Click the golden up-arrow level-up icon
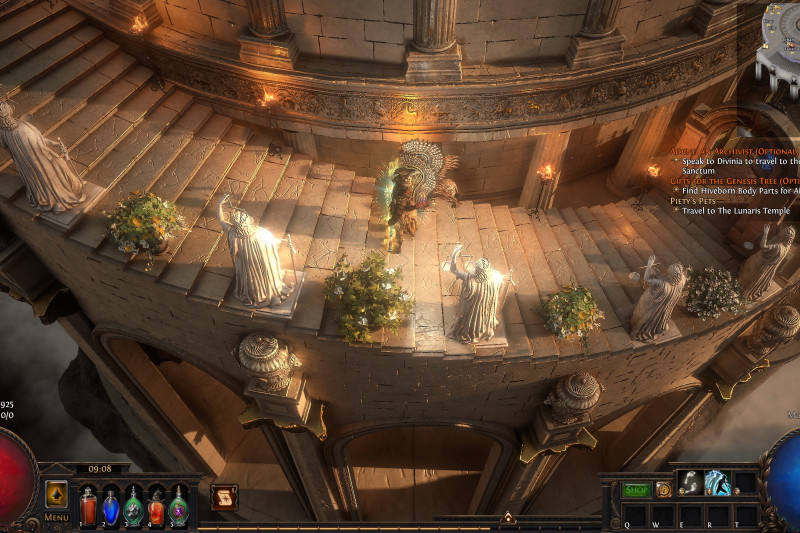800x533 pixels. (56, 494)
